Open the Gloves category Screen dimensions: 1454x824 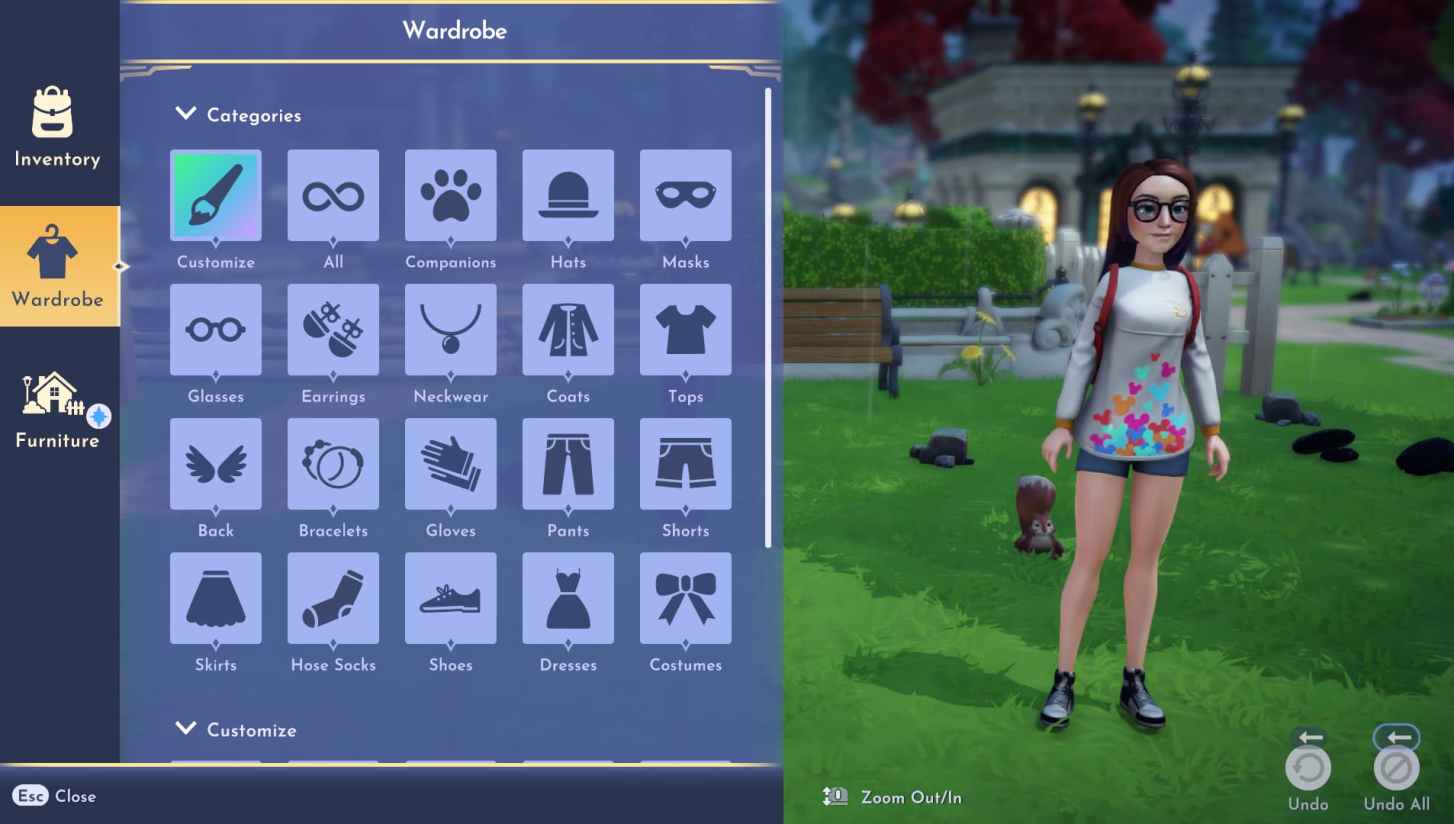pos(450,463)
